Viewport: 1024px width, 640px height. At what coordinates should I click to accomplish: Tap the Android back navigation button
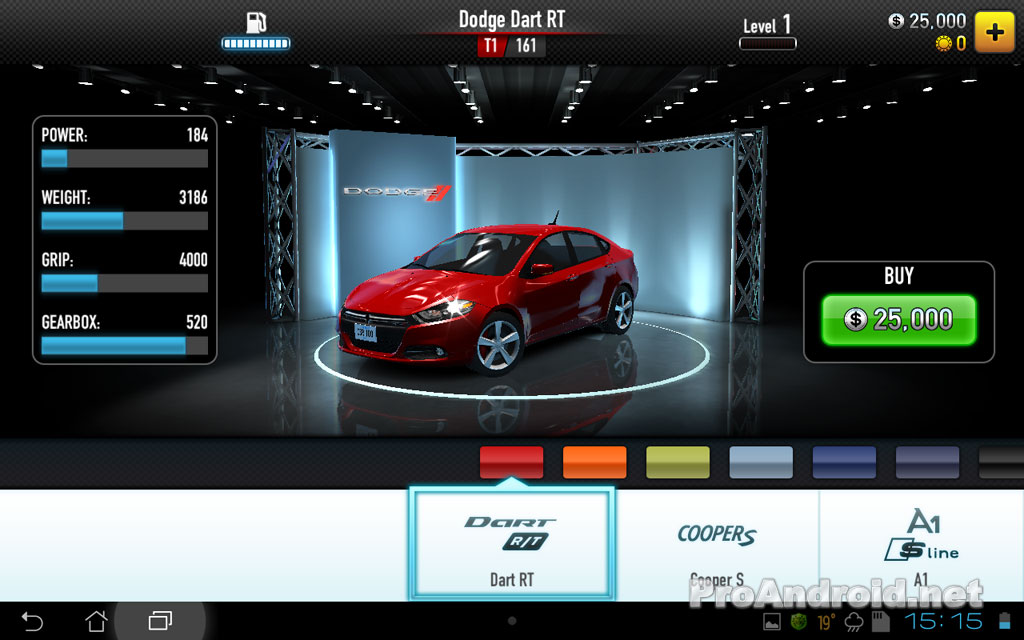pyautogui.click(x=32, y=621)
